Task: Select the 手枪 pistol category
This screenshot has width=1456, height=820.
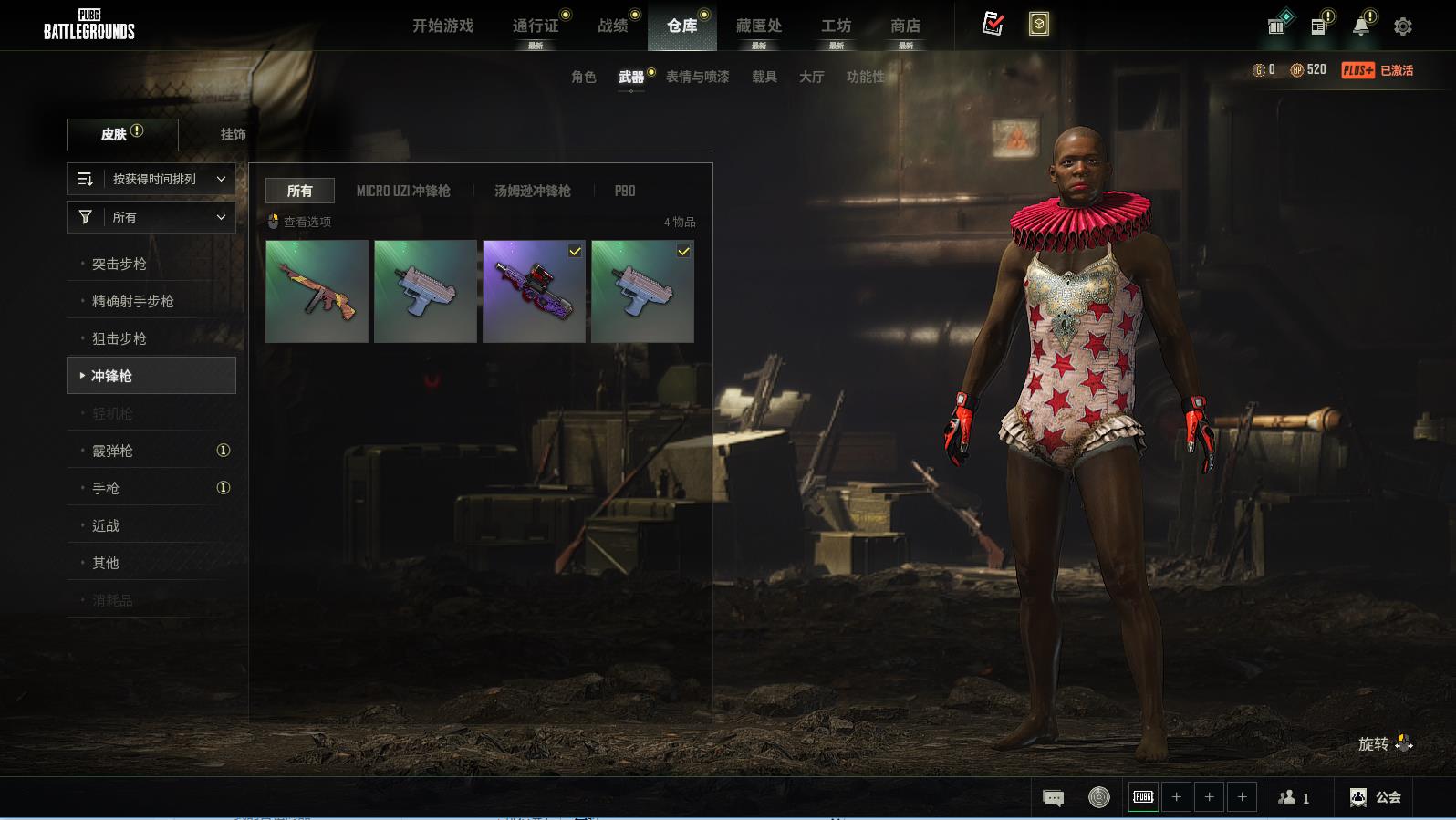Action: coord(106,488)
